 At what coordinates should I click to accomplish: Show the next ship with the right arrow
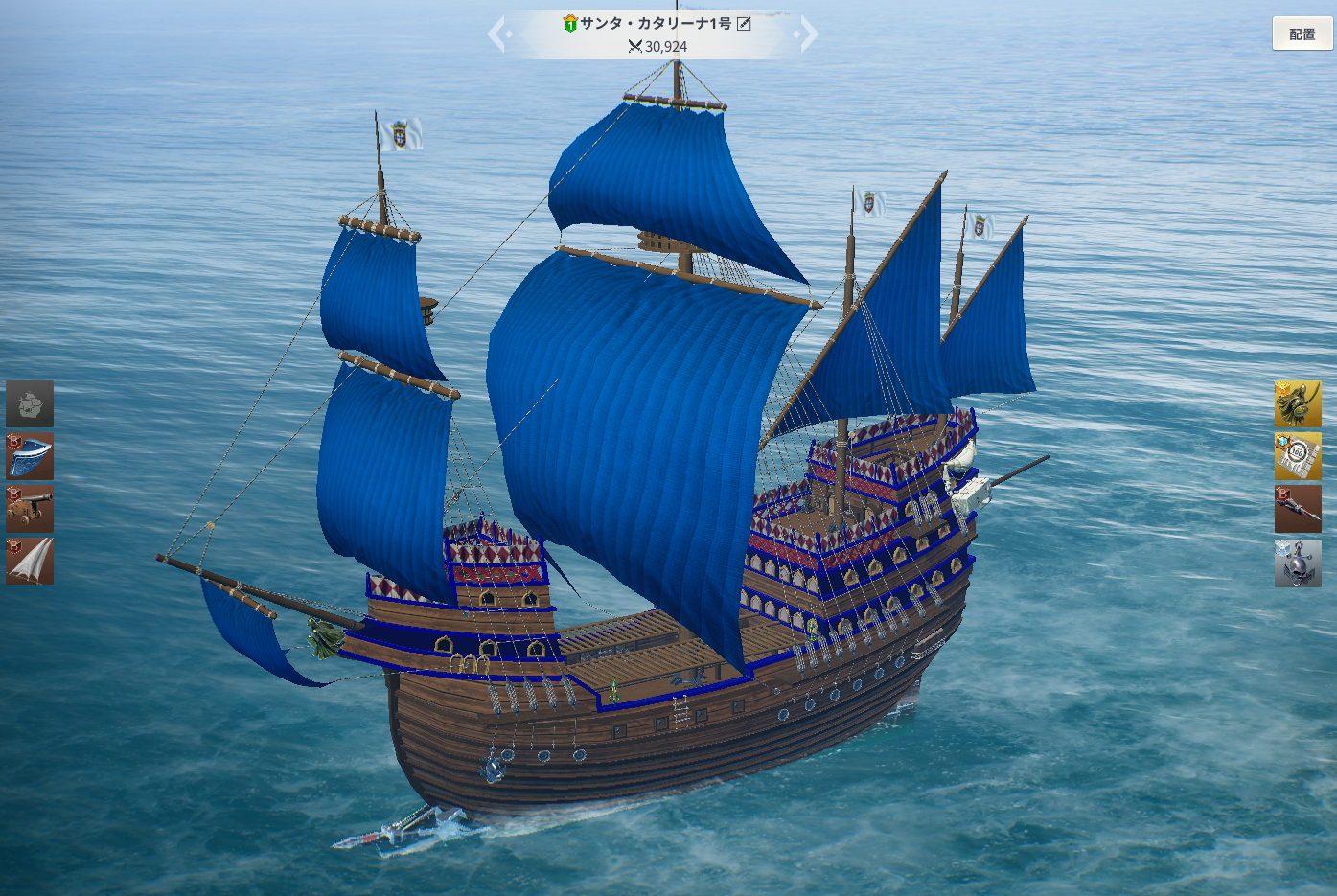tap(808, 34)
